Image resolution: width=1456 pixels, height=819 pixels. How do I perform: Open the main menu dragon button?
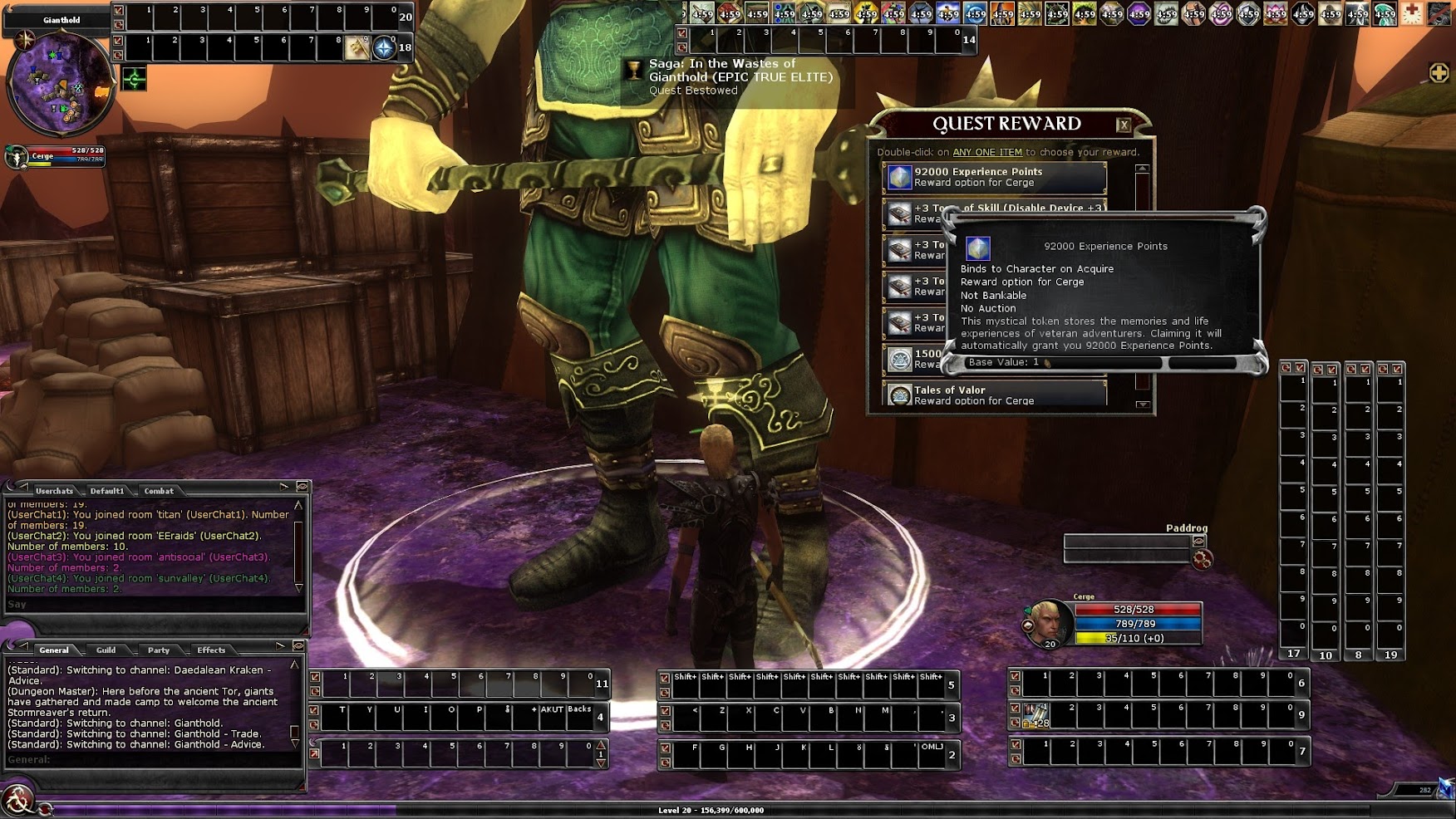pos(17,801)
